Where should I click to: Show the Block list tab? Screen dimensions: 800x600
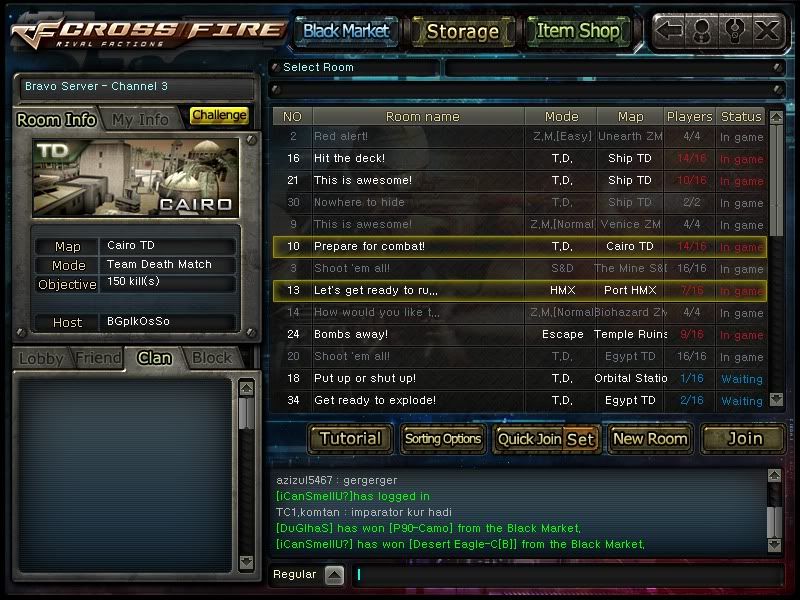(212, 358)
